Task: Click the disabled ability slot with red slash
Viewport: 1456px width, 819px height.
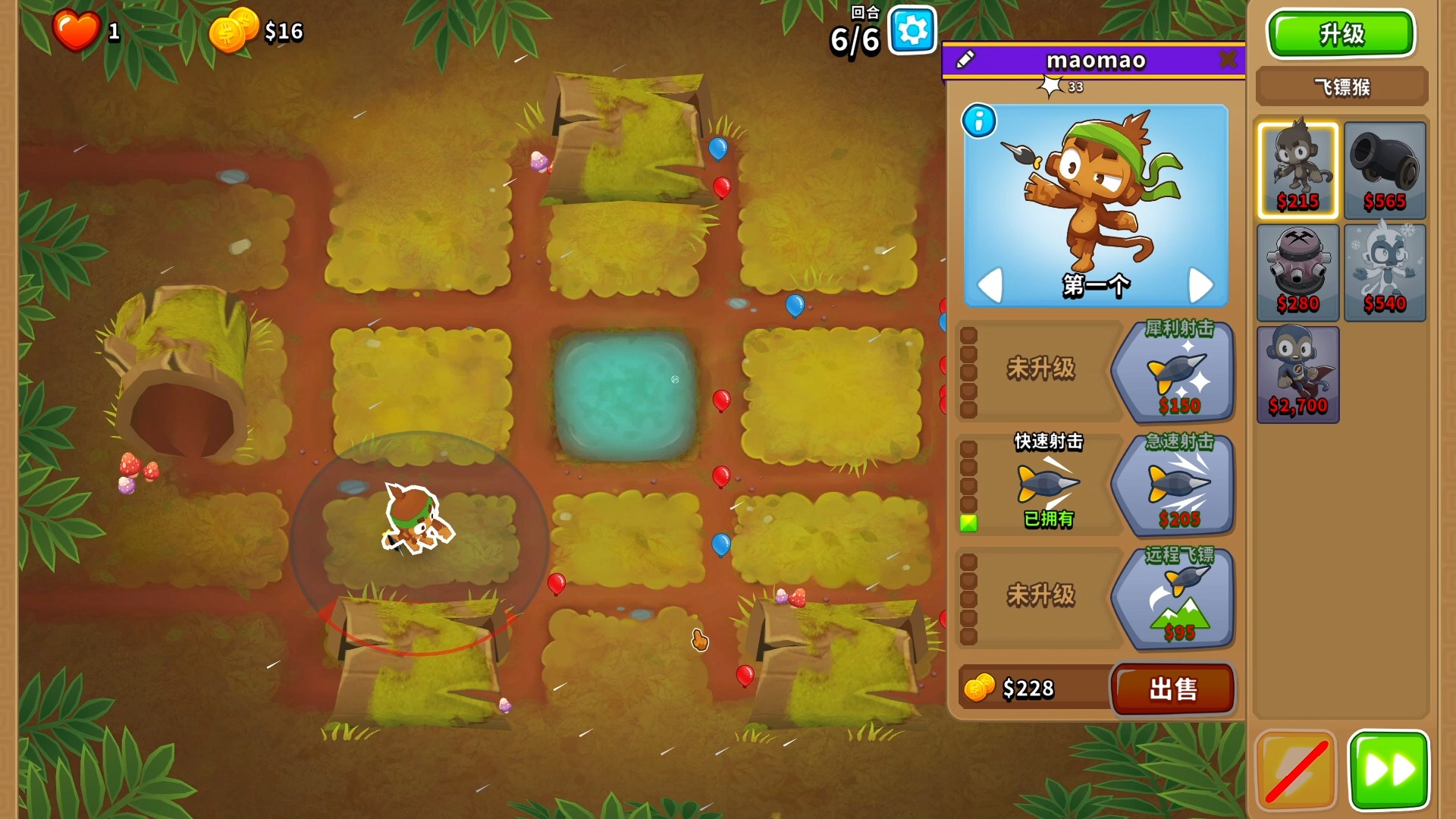Action: [x=1296, y=770]
